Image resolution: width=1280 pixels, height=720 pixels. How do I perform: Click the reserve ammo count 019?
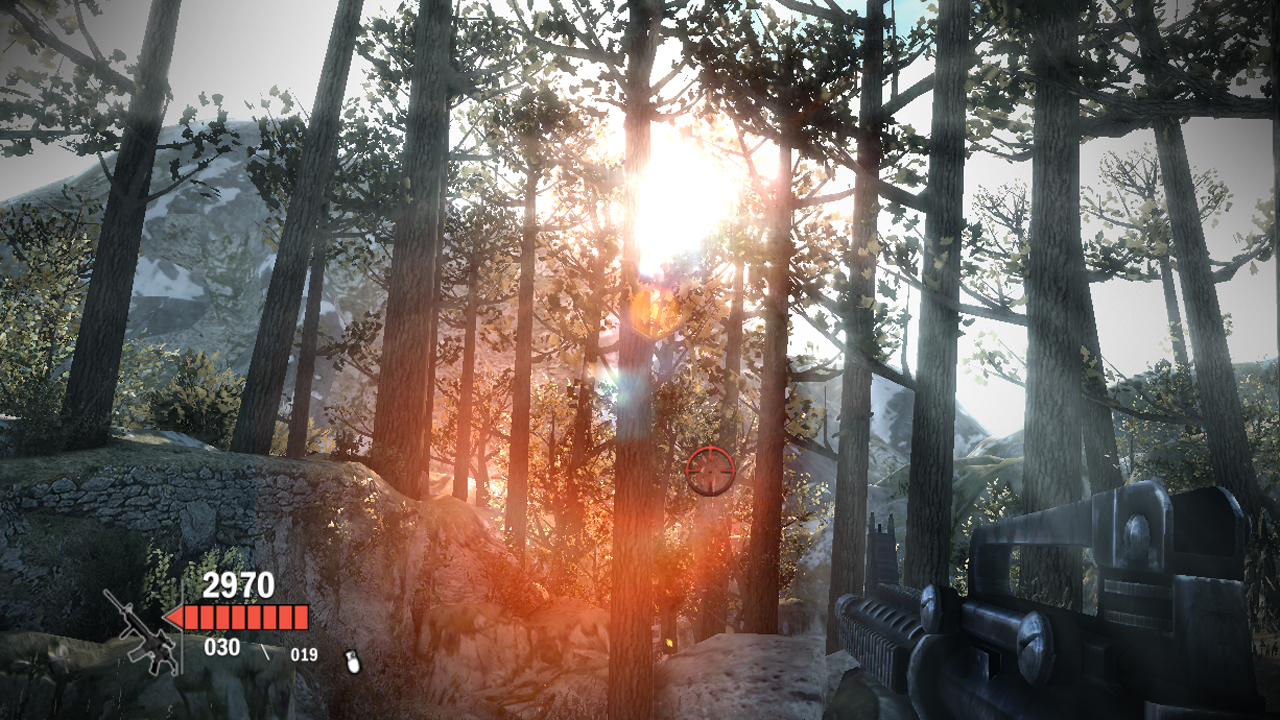(304, 654)
